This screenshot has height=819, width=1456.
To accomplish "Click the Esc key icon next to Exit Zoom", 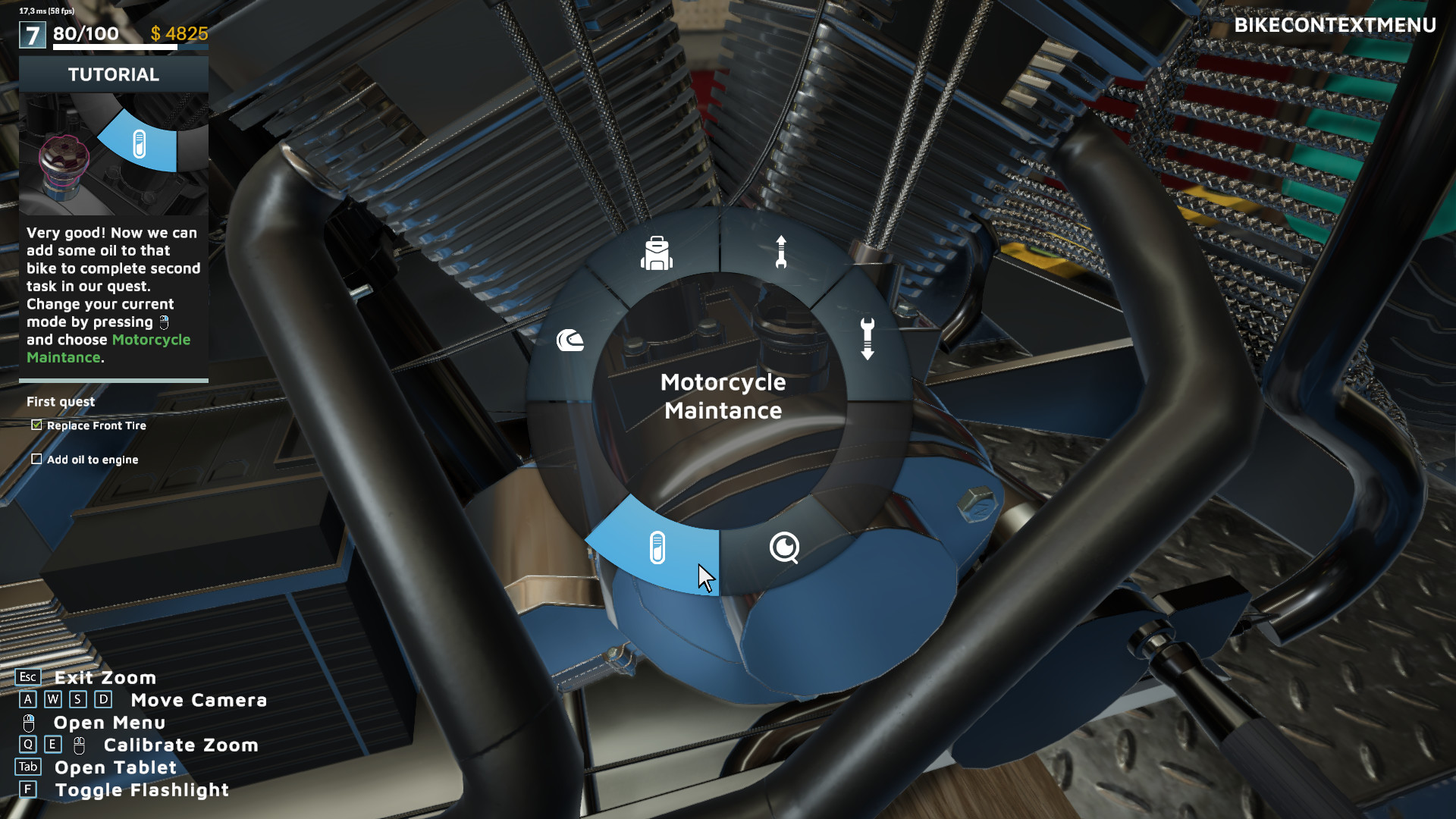I will 28,677.
